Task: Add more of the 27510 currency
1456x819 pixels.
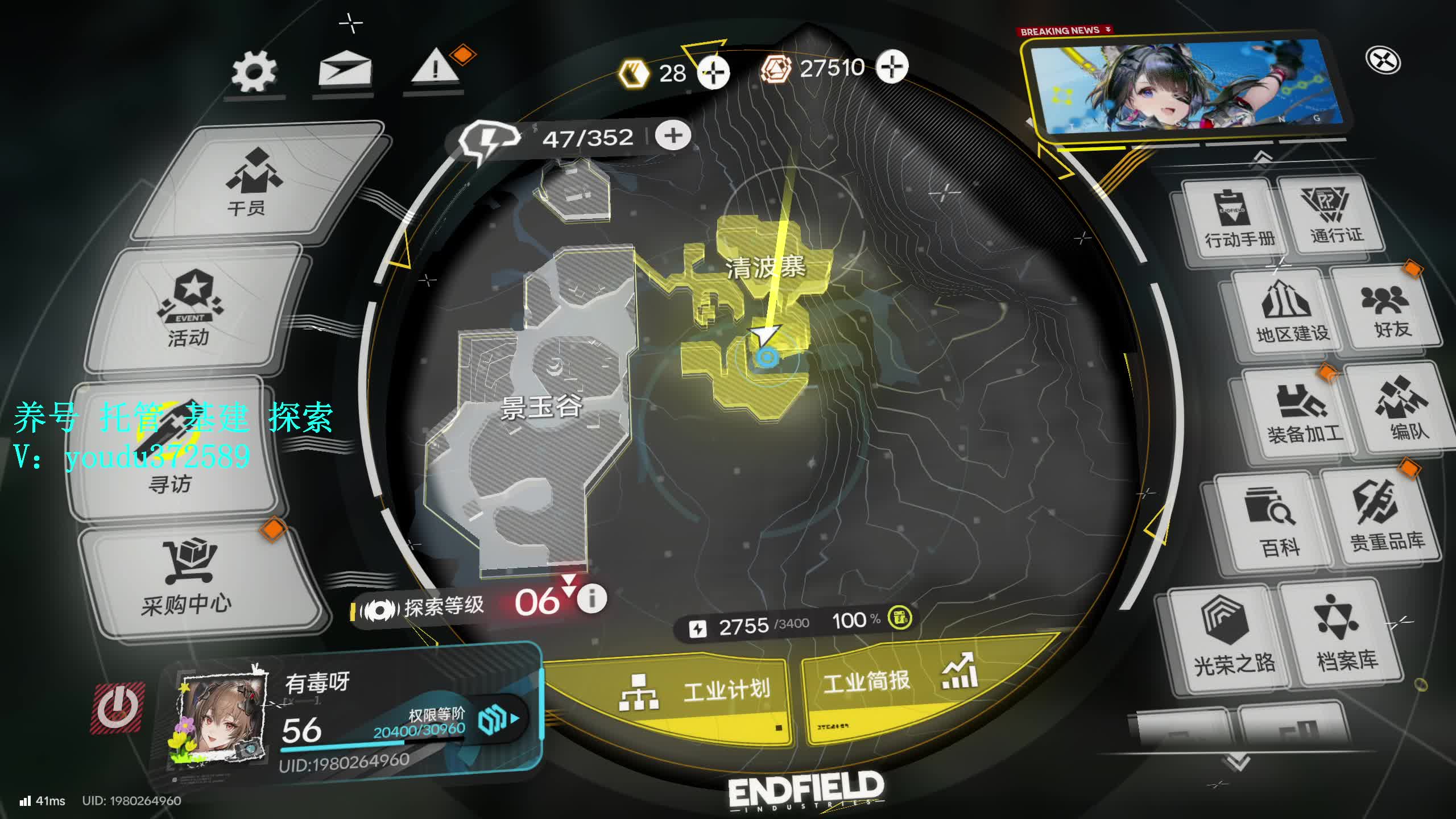Action: pyautogui.click(x=891, y=67)
